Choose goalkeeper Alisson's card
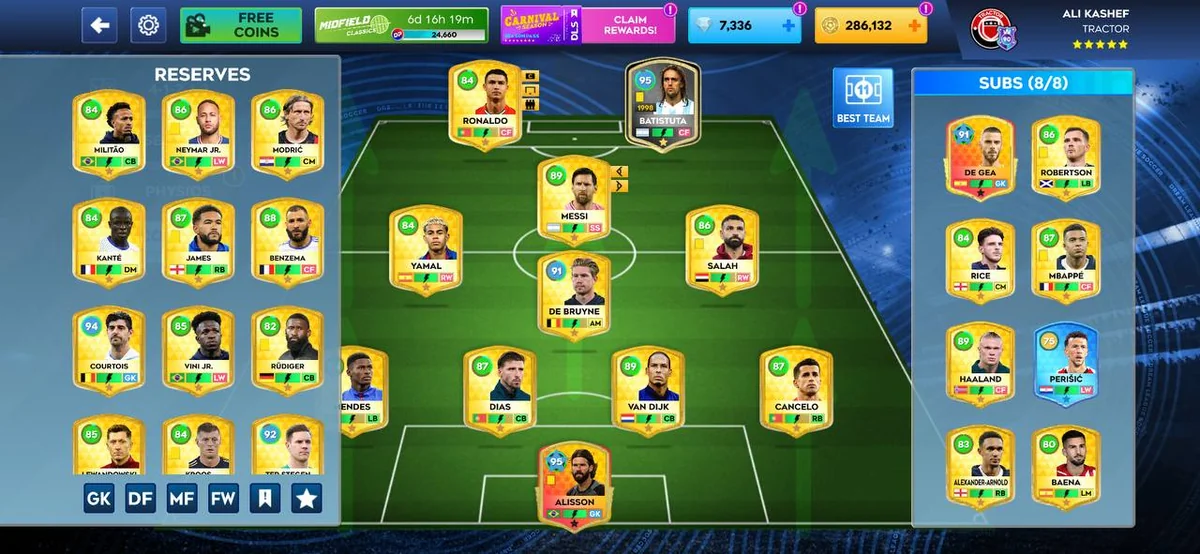 click(x=574, y=483)
